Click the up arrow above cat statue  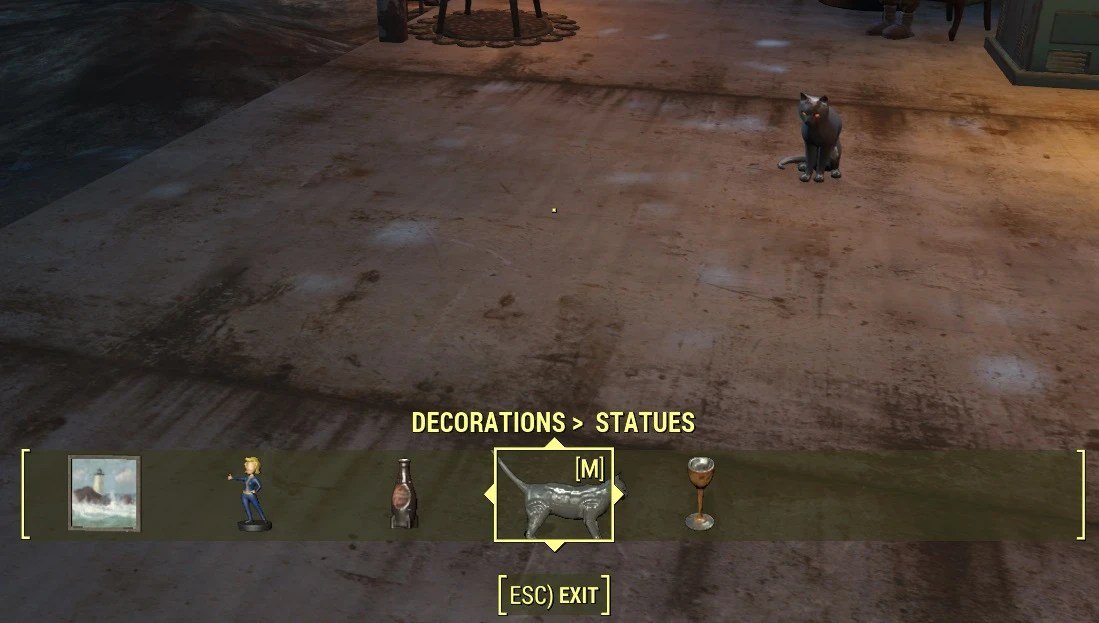[x=553, y=443]
